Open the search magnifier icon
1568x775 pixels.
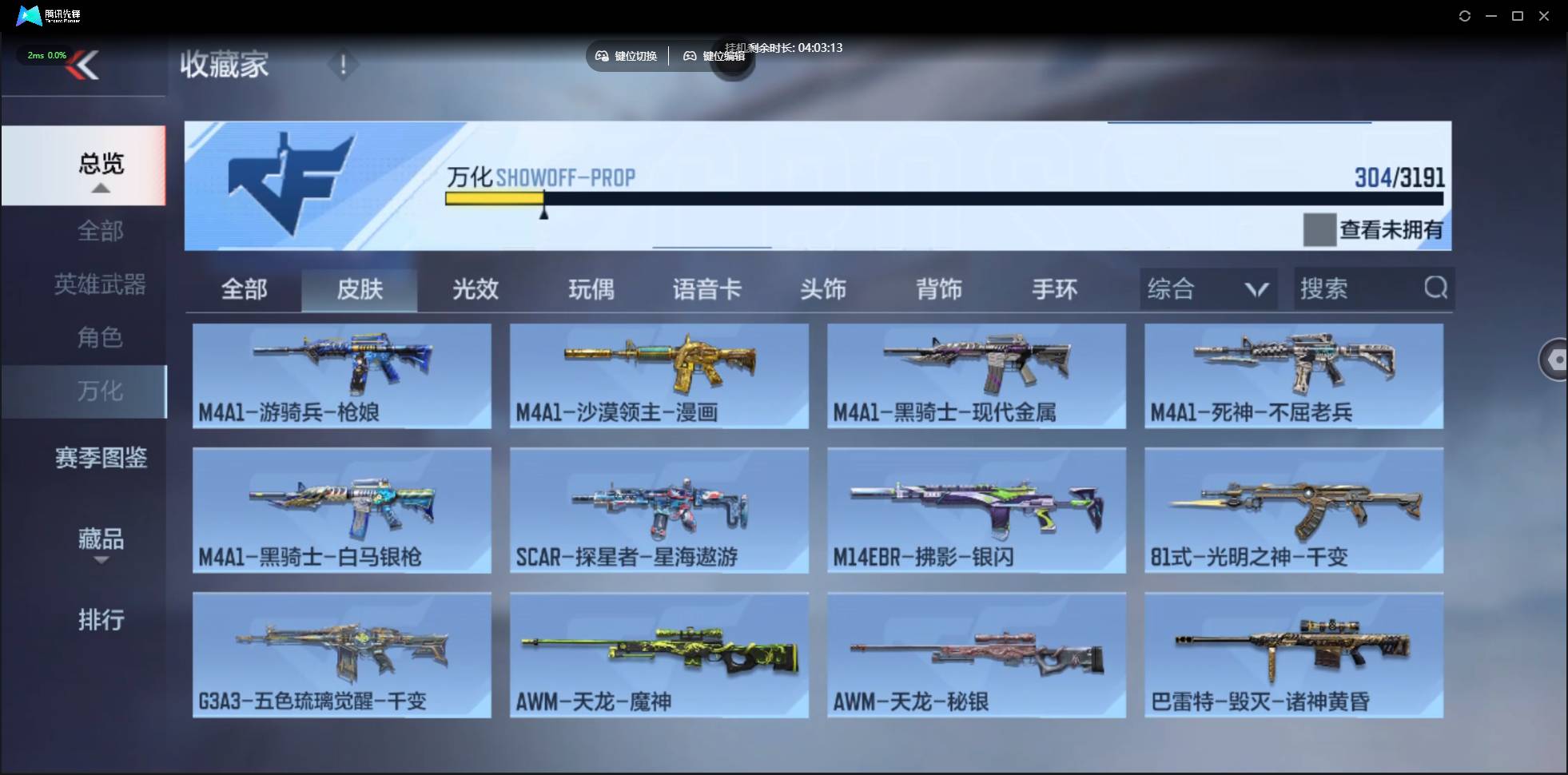(x=1435, y=288)
